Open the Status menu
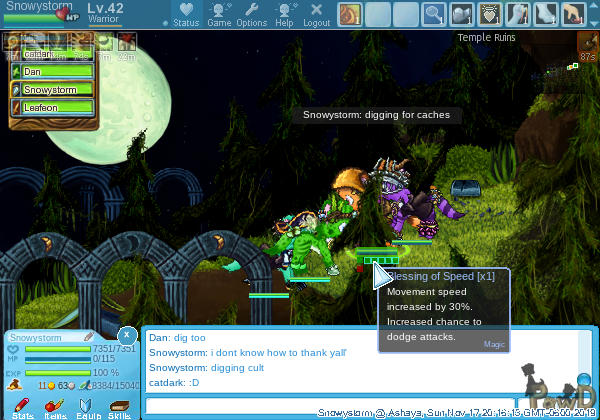The image size is (600, 420). click(186, 14)
